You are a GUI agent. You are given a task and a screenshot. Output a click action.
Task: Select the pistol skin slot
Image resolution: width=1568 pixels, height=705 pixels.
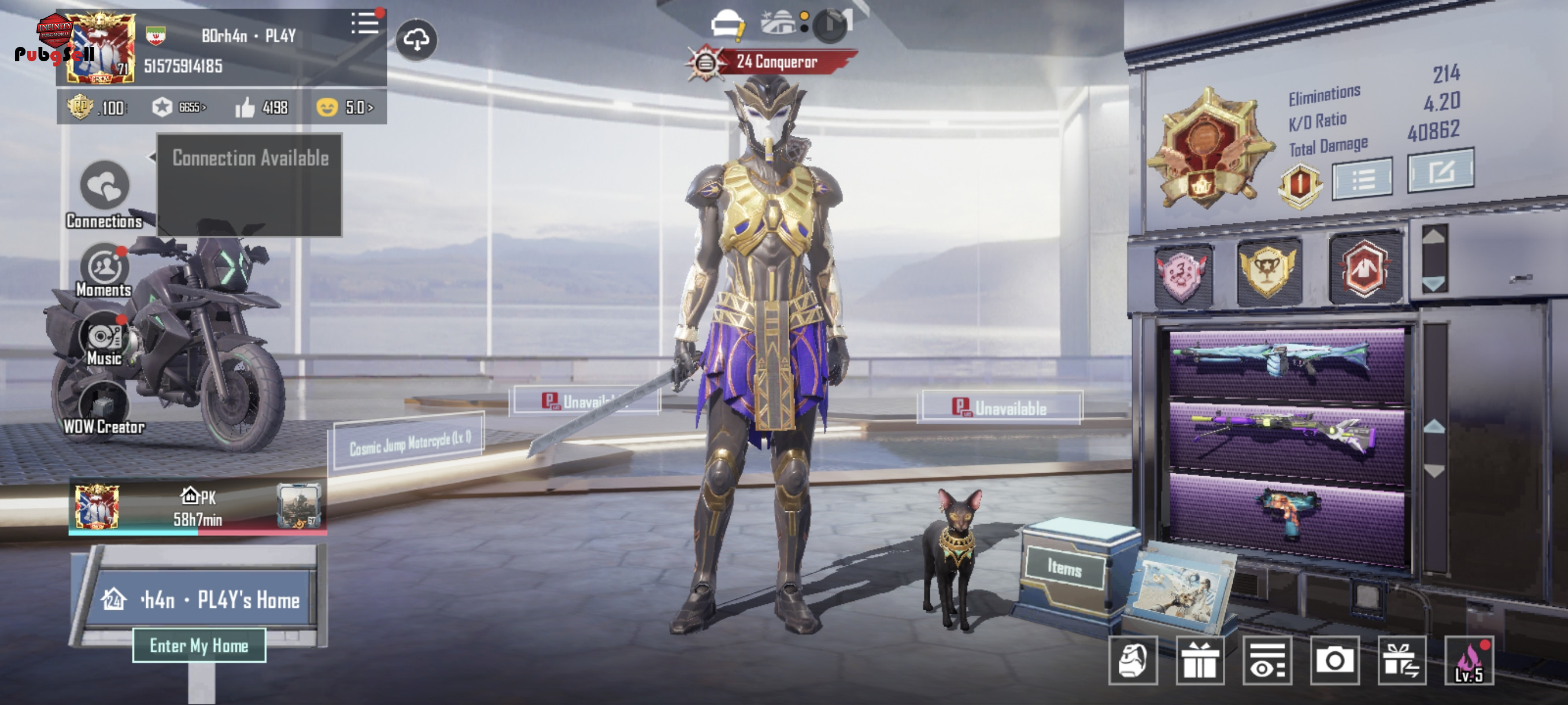tap(1286, 511)
